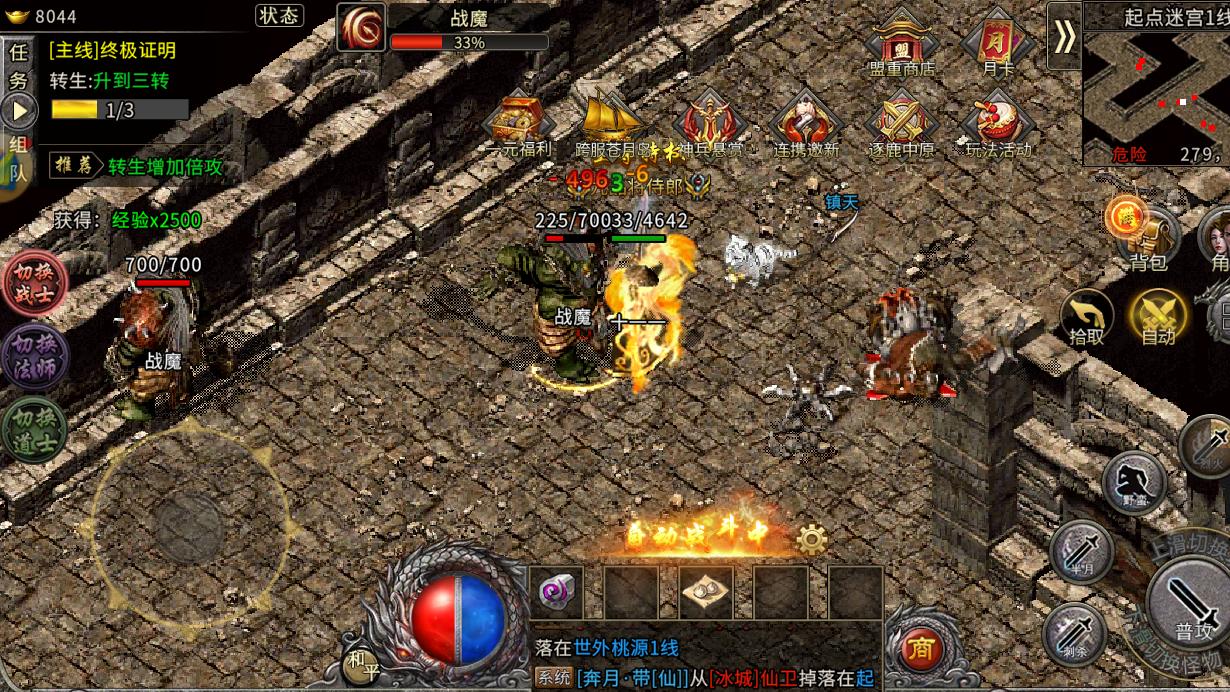Select the 终极证明 main quest tracker
The image size is (1230, 692).
pyautogui.click(x=112, y=51)
